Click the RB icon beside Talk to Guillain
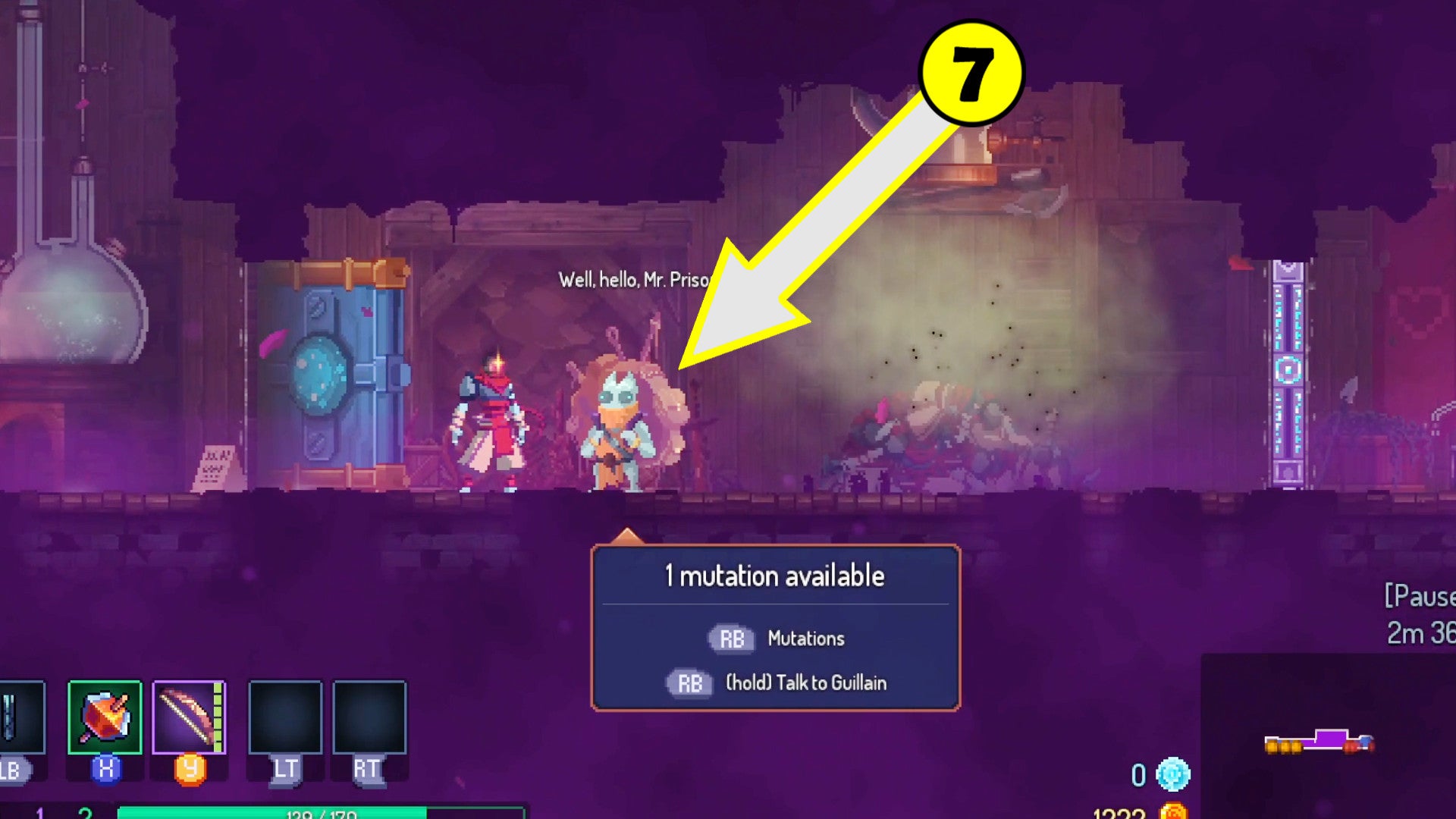 689,682
